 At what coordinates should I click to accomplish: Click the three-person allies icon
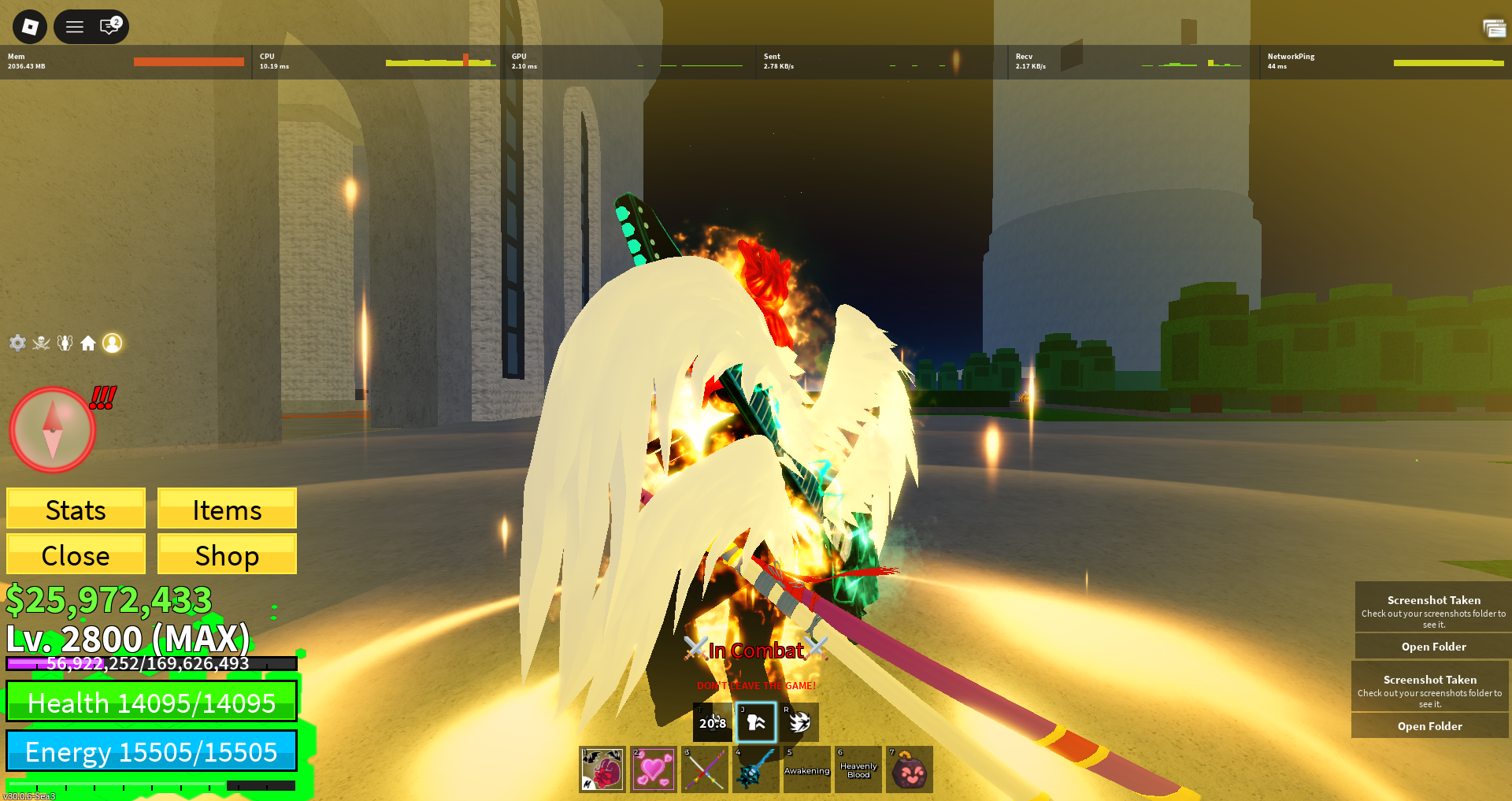tap(65, 343)
